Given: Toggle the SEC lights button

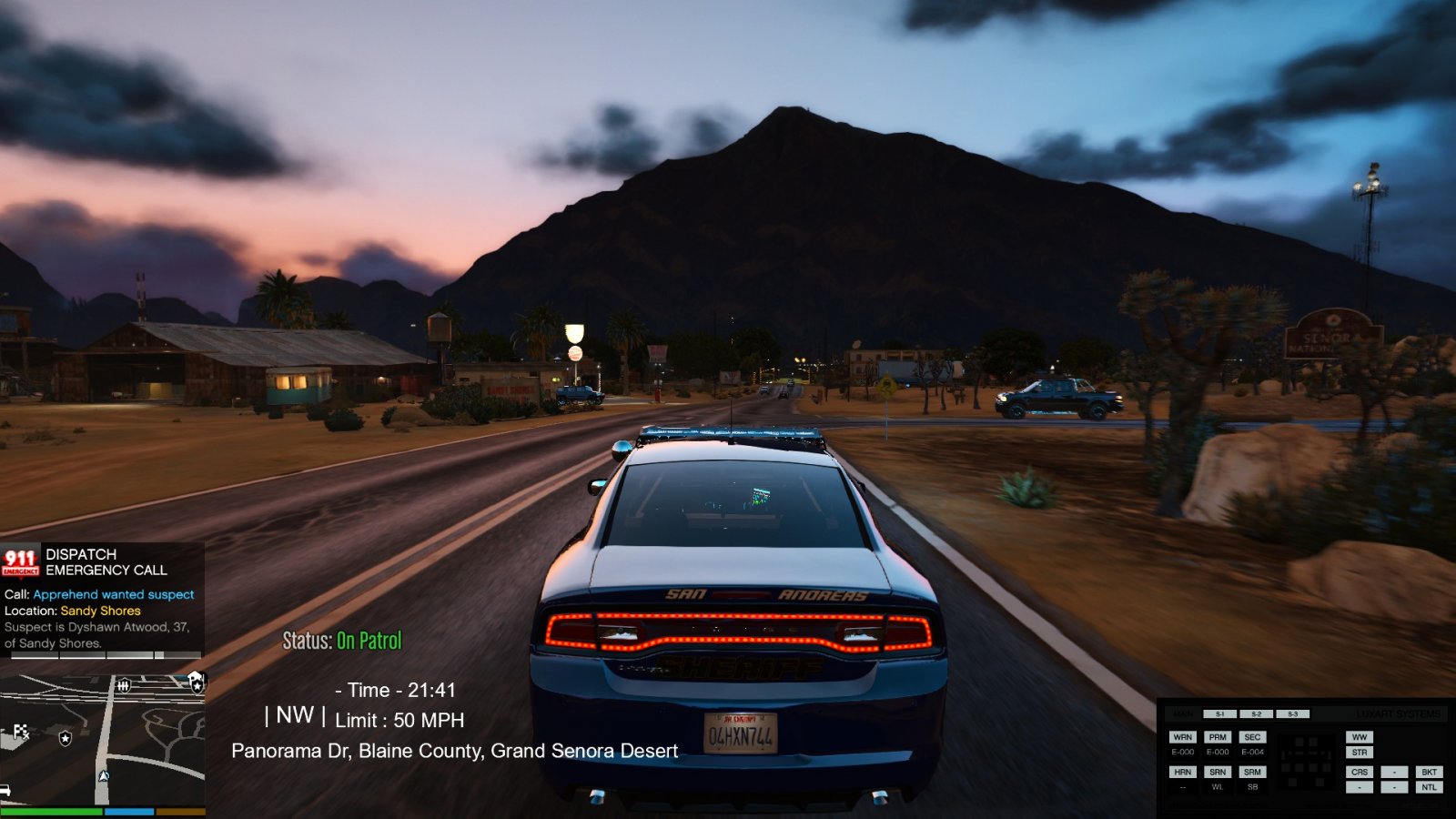Looking at the screenshot, I should (1252, 737).
